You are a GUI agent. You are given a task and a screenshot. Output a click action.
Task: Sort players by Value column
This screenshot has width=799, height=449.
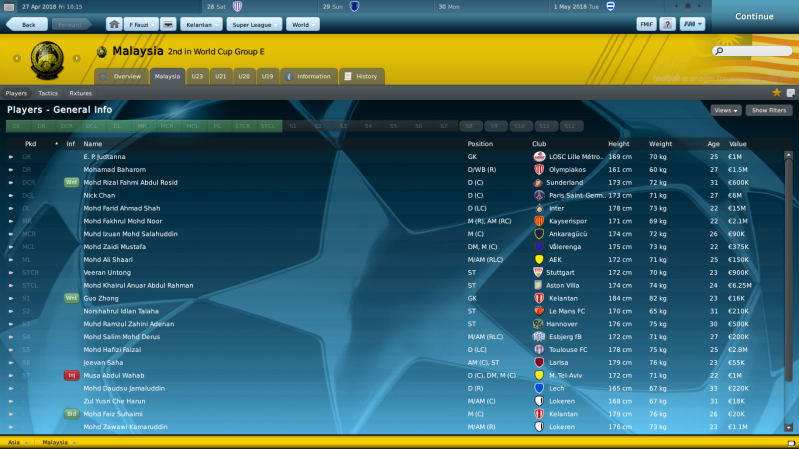click(x=738, y=144)
